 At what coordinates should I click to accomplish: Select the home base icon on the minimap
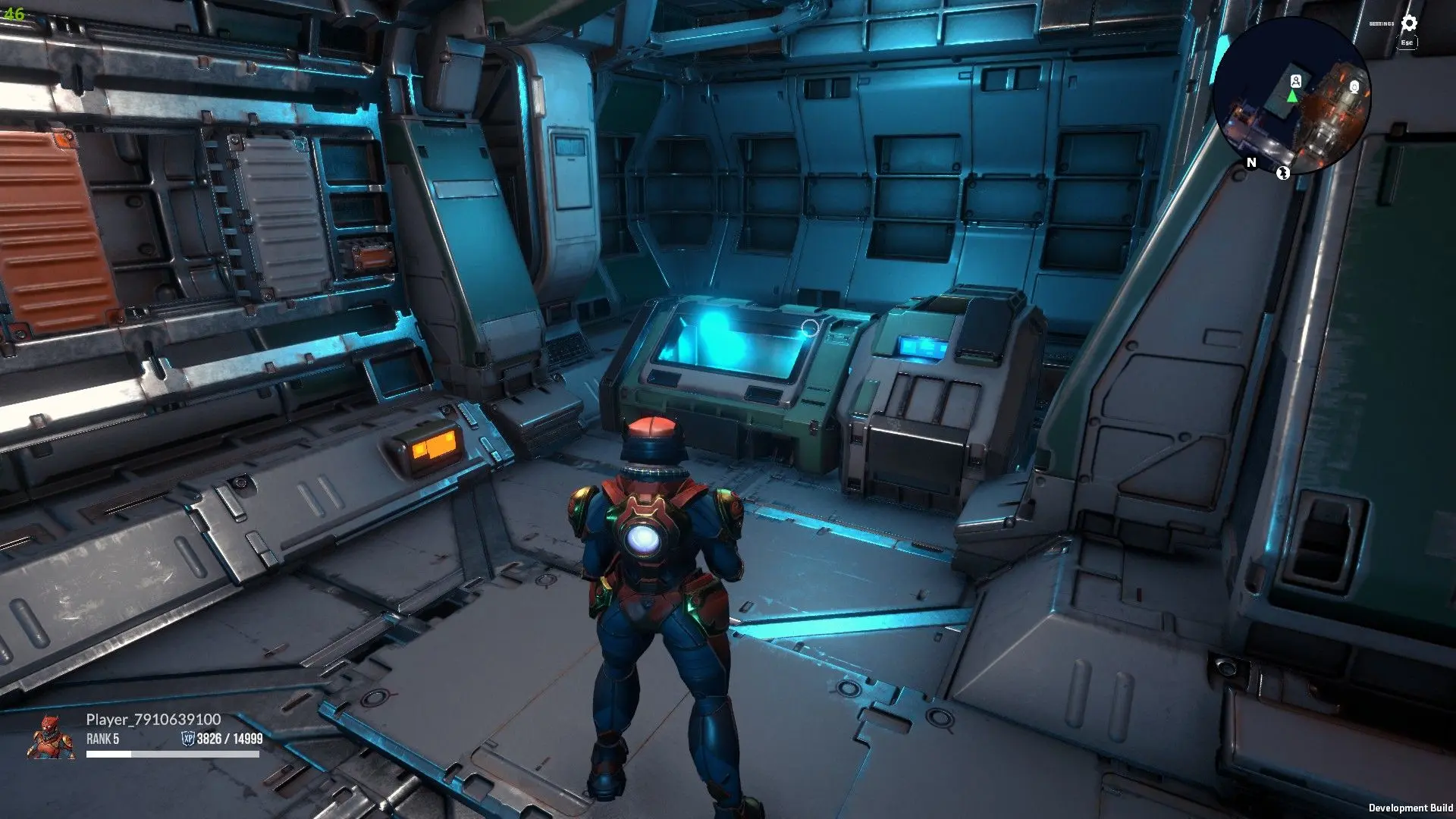[x=1354, y=86]
